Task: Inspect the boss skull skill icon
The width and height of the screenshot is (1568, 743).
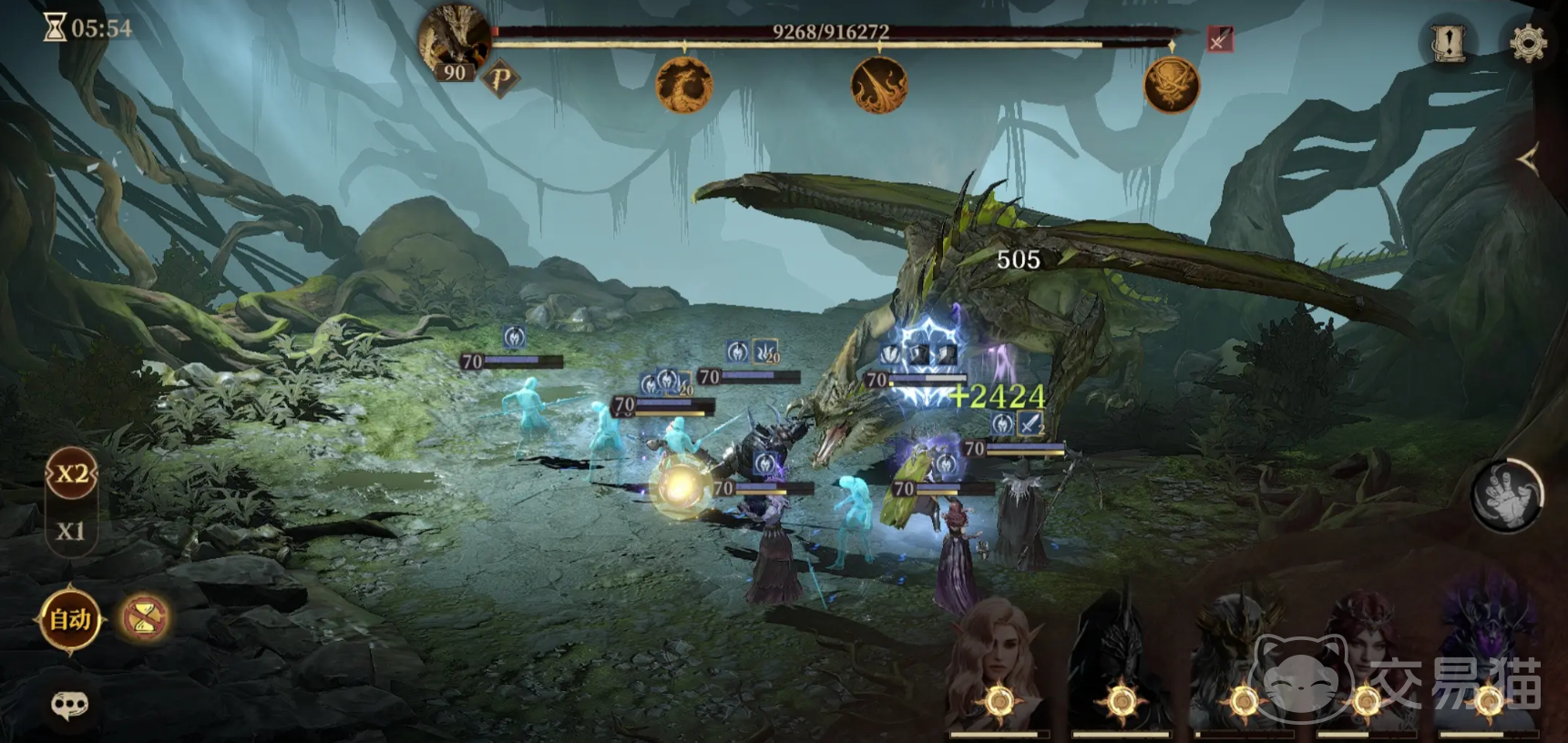Action: pyautogui.click(x=1172, y=86)
